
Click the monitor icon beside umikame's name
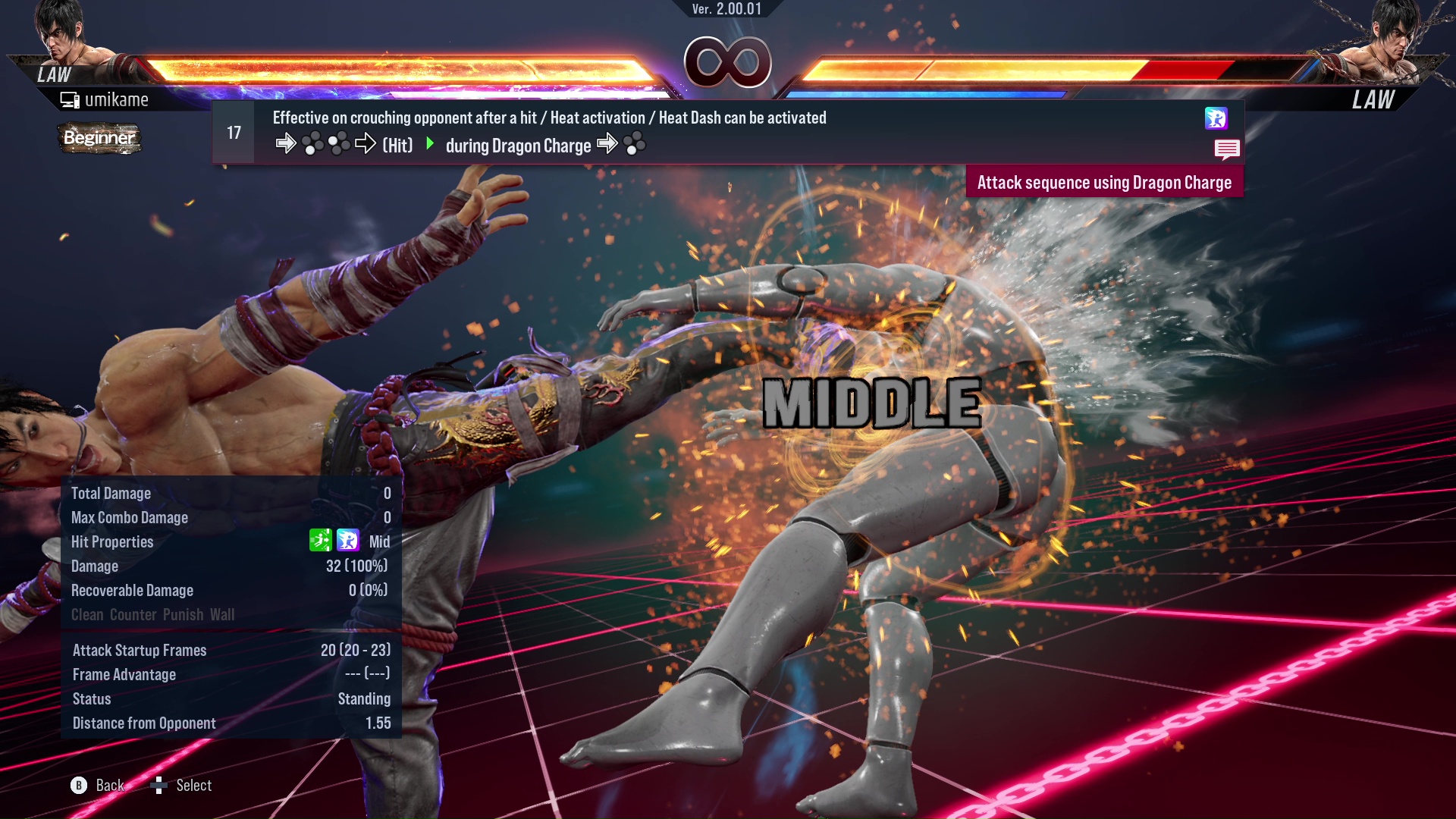pyautogui.click(x=70, y=99)
